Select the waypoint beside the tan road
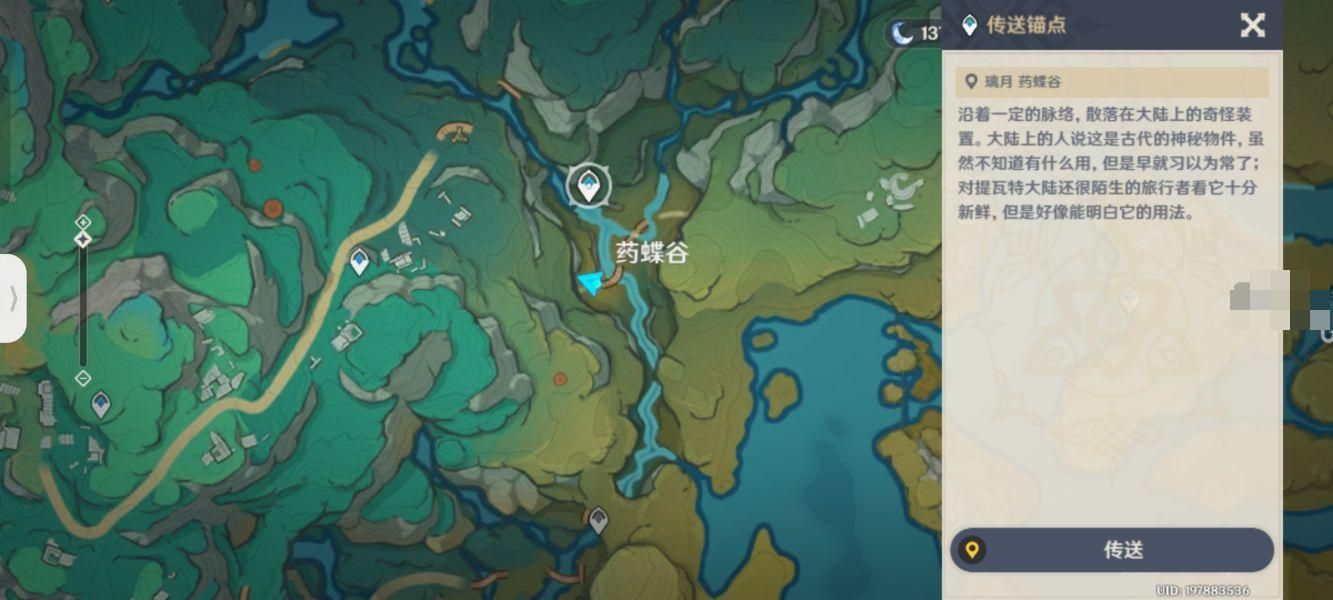Screen dimensions: 1333x600 (x=360, y=262)
